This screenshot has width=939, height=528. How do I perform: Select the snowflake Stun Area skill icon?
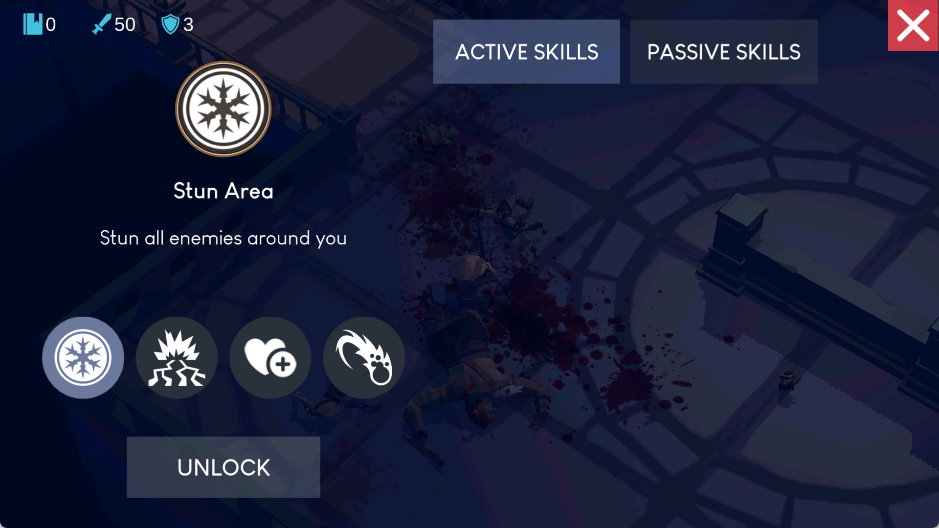[83, 358]
